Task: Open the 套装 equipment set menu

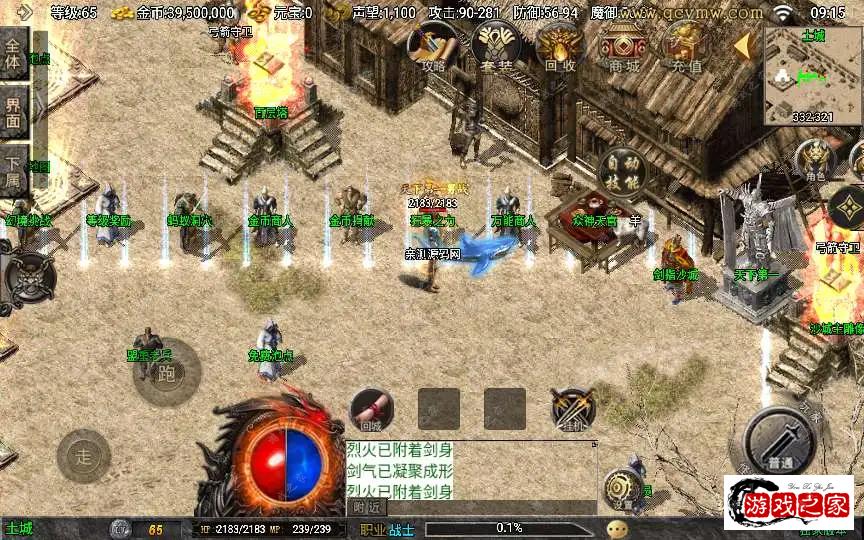Action: point(495,46)
